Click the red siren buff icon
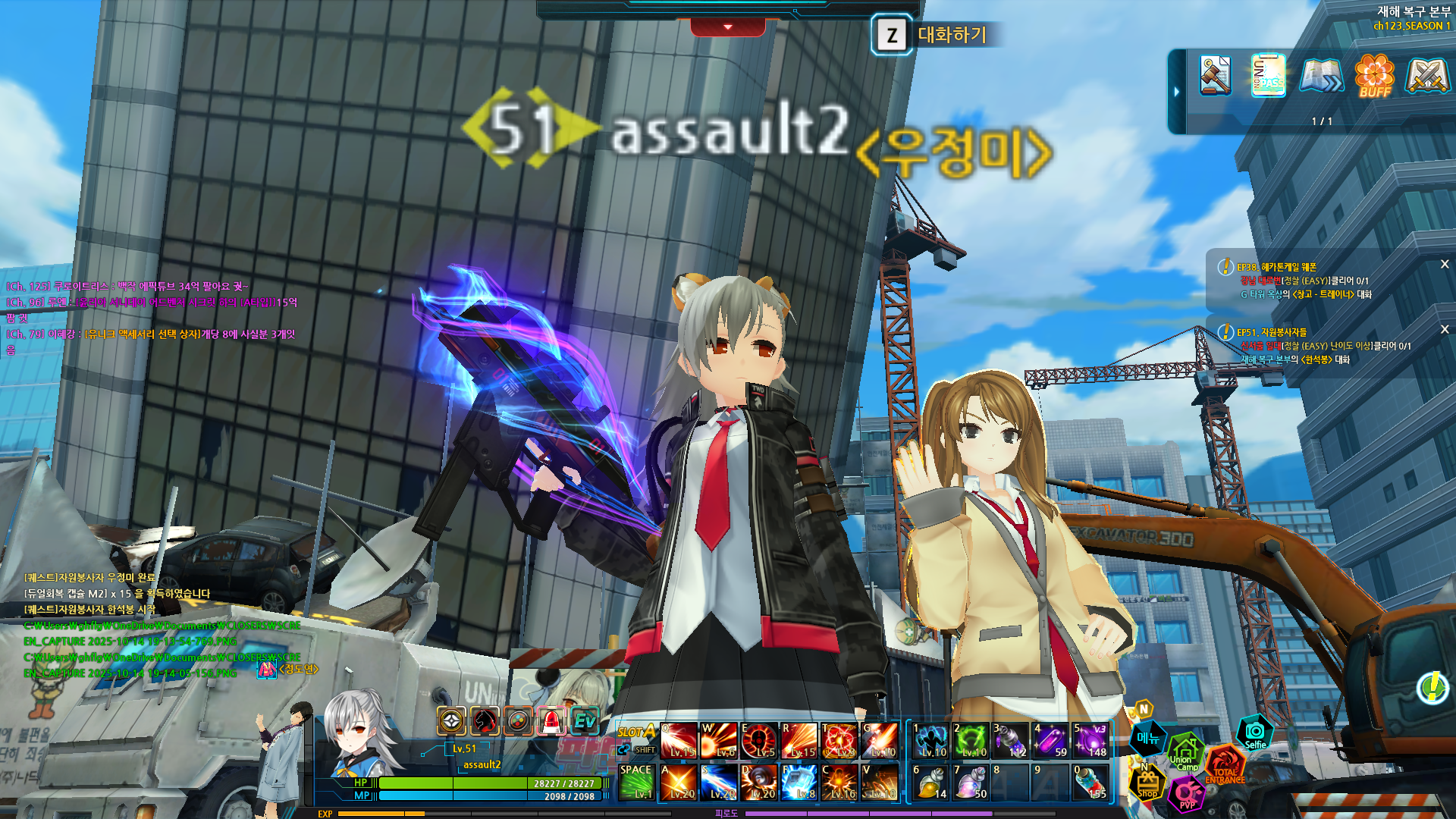The image size is (1456, 819). pos(551,720)
